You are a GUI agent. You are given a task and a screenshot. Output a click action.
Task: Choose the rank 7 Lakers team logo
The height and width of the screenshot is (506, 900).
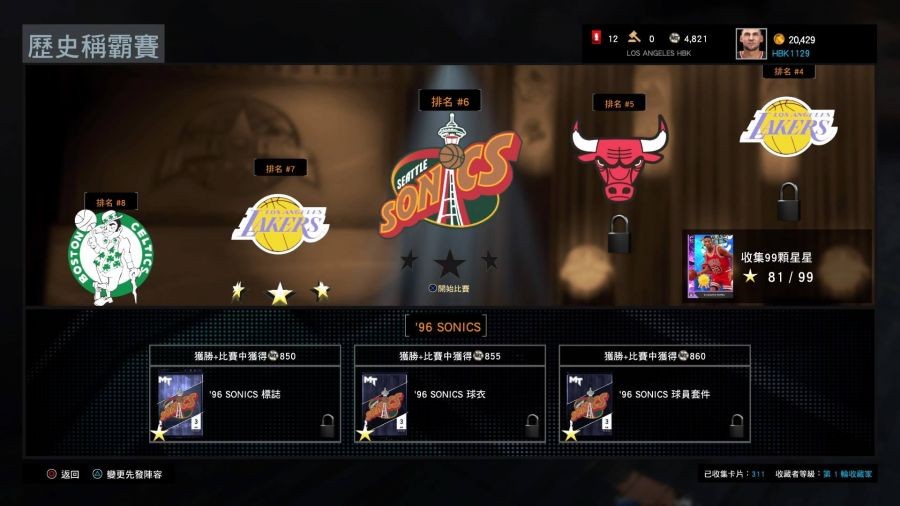[281, 223]
